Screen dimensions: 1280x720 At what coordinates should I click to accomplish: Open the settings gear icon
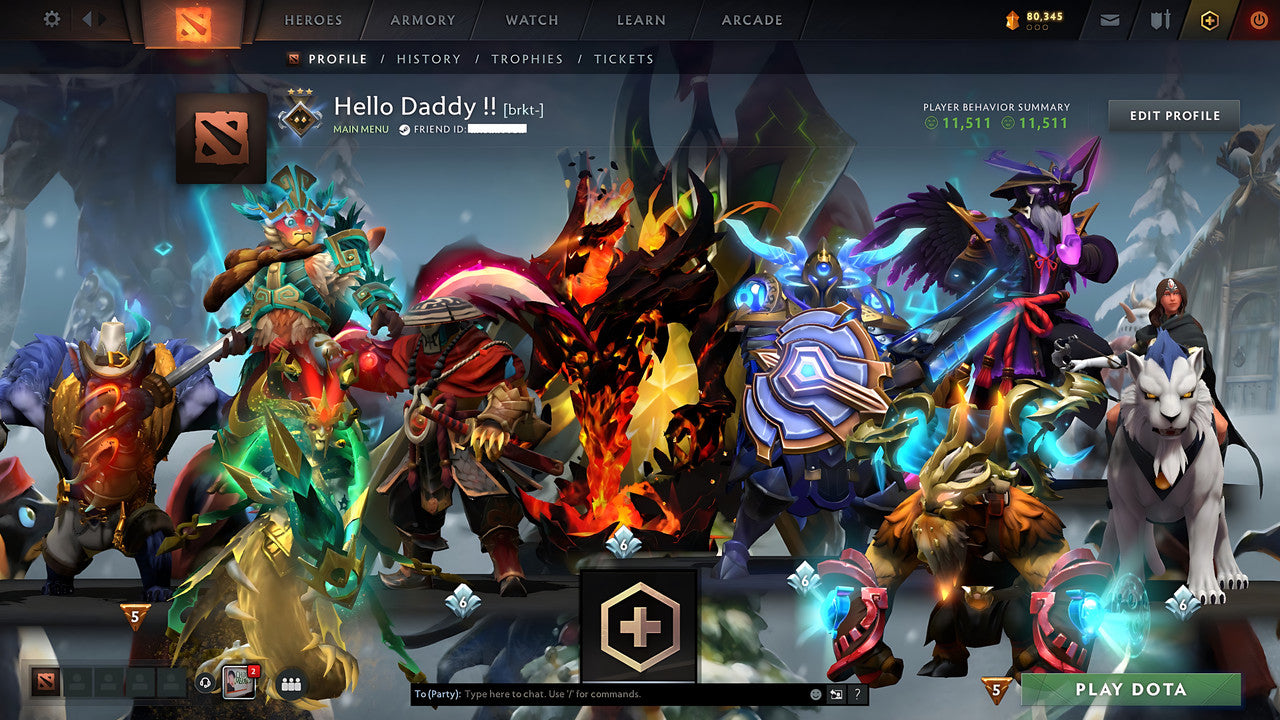49,19
